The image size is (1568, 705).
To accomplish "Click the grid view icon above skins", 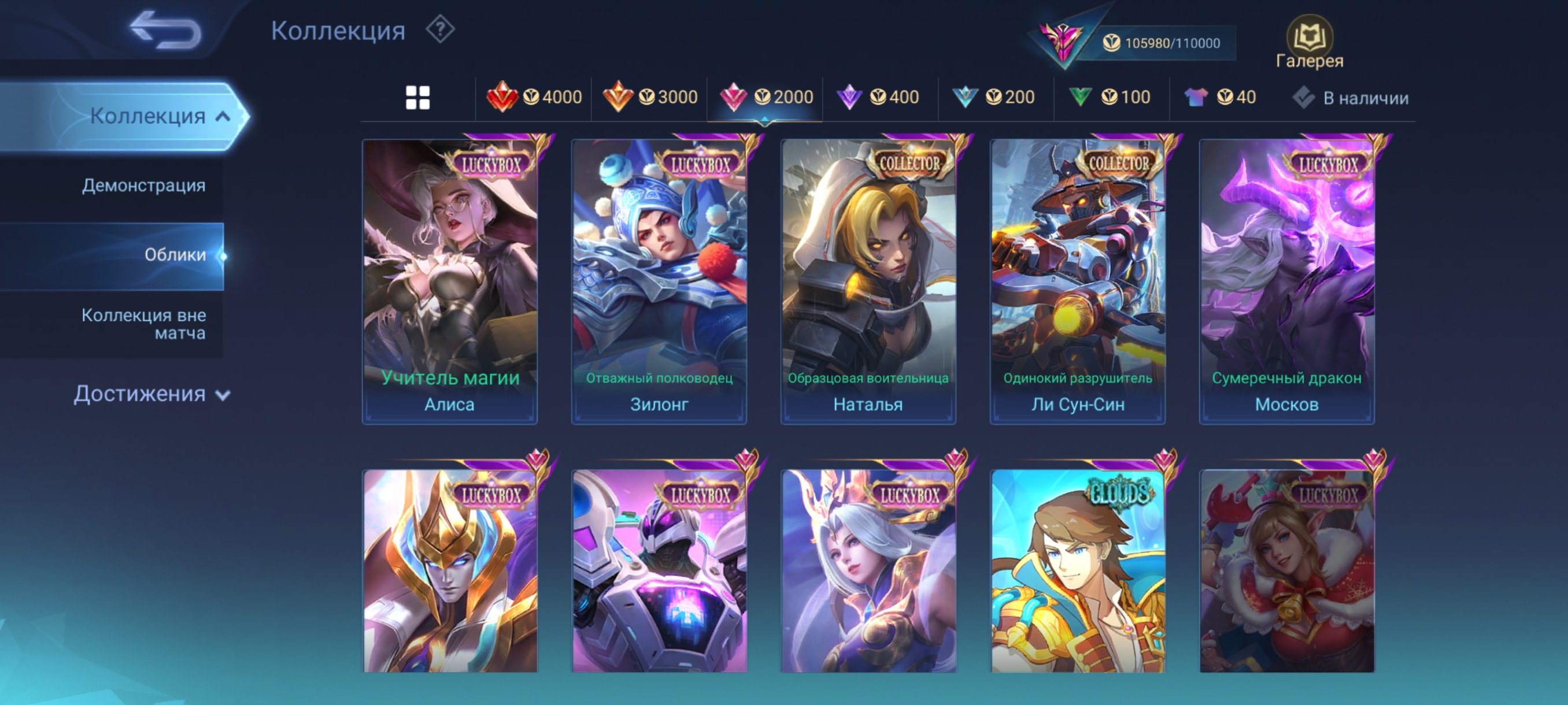I will point(418,97).
